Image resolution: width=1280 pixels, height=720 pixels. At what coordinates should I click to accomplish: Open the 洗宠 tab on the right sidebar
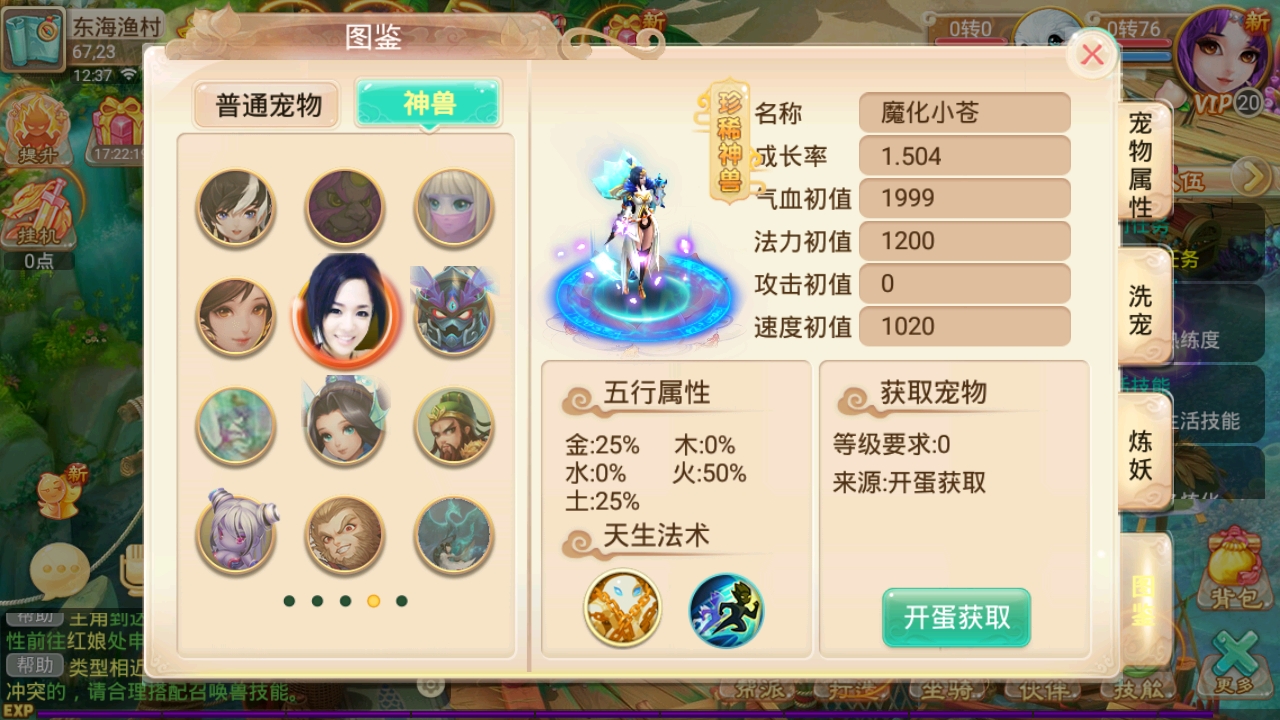point(1142,304)
